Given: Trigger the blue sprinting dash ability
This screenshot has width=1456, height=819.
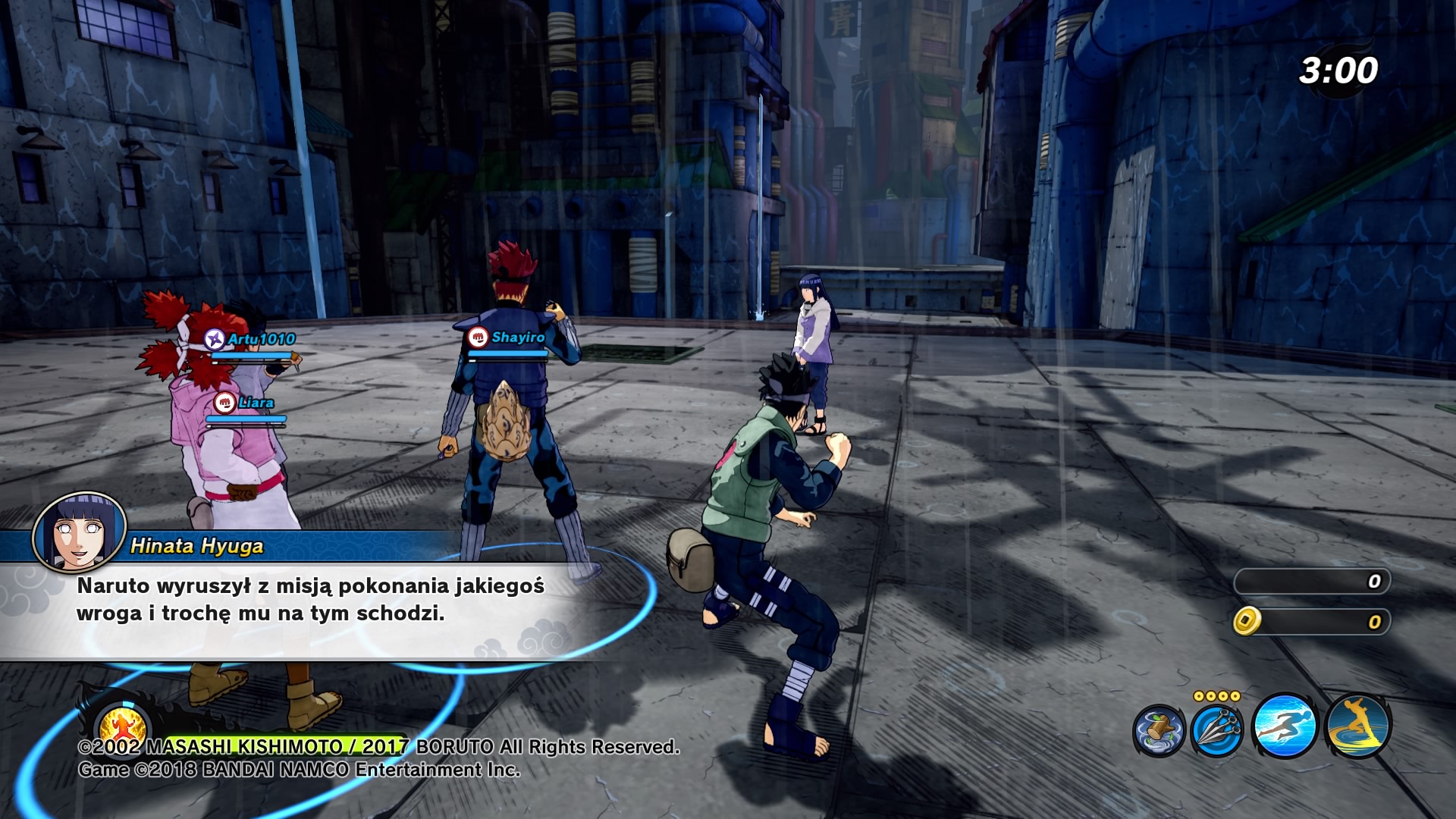Looking at the screenshot, I should tap(1285, 726).
